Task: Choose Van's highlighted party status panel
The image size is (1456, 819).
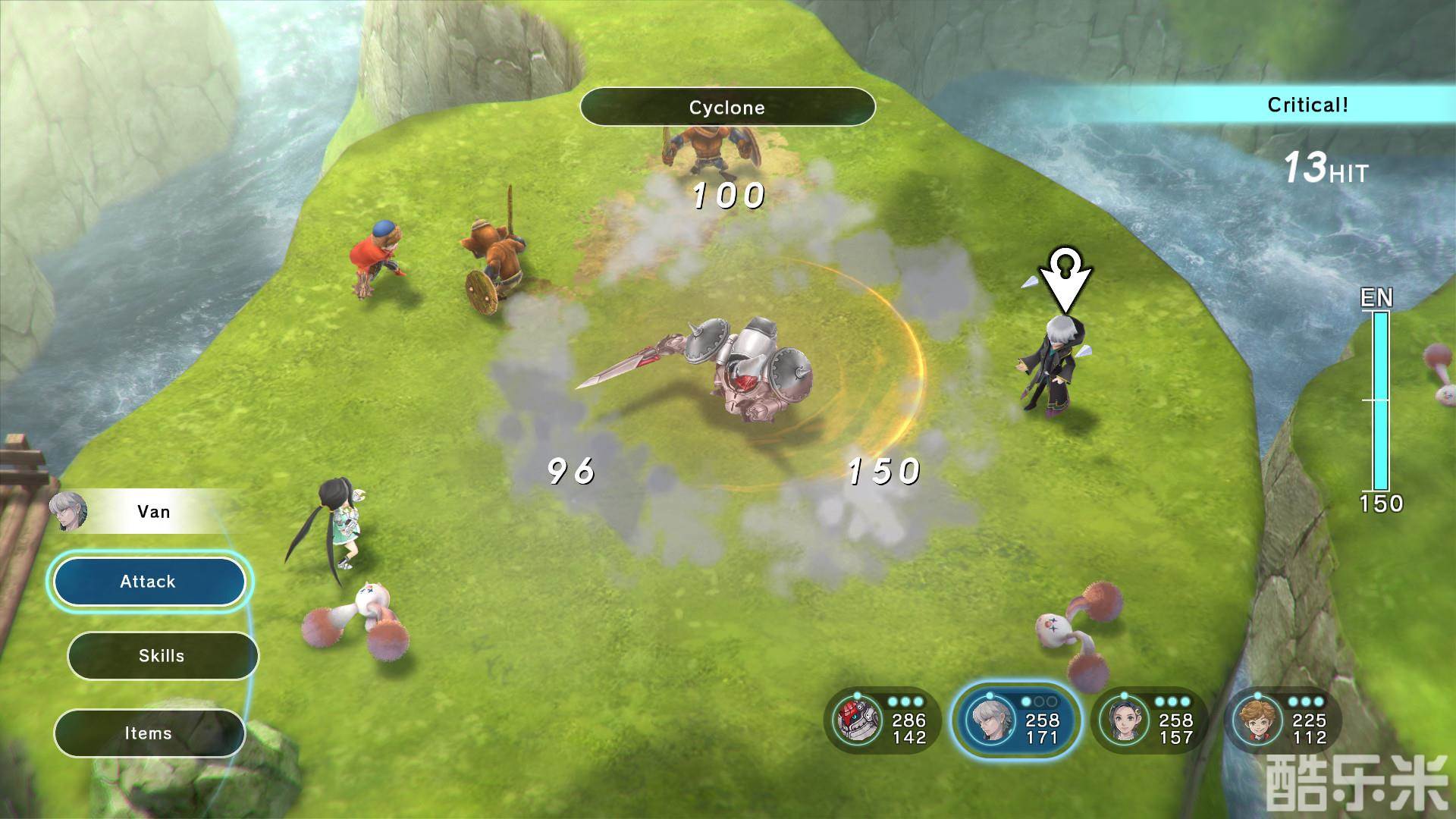Action: 1016,720
